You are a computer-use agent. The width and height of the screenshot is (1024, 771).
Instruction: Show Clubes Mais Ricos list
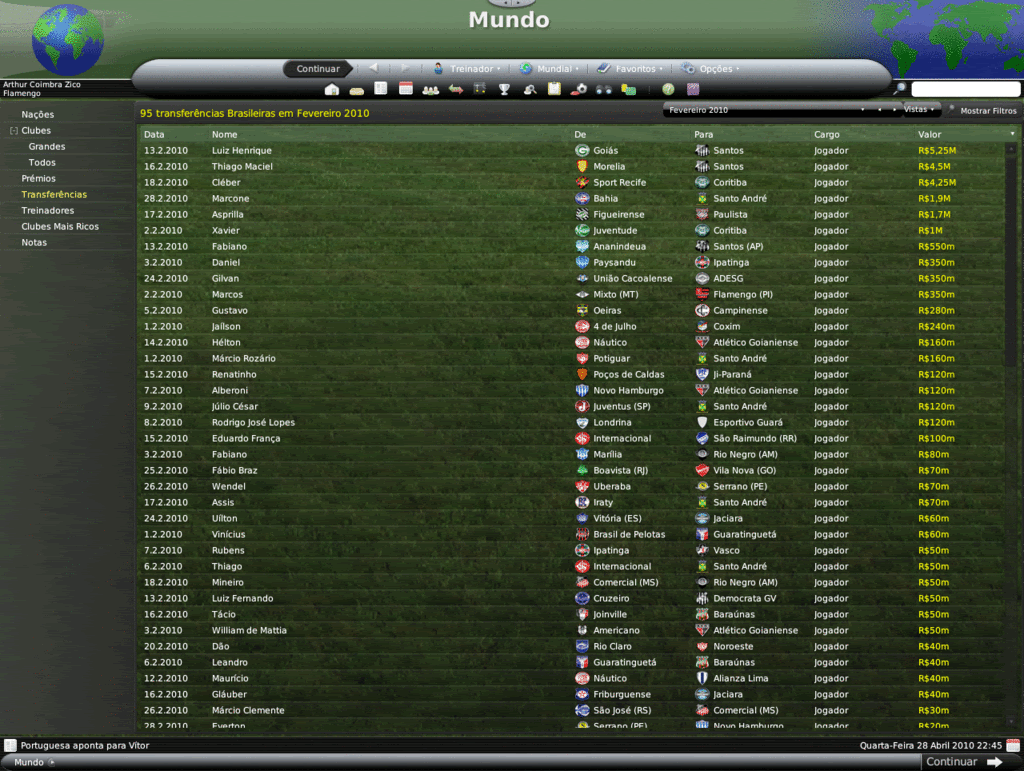pyautogui.click(x=60, y=227)
